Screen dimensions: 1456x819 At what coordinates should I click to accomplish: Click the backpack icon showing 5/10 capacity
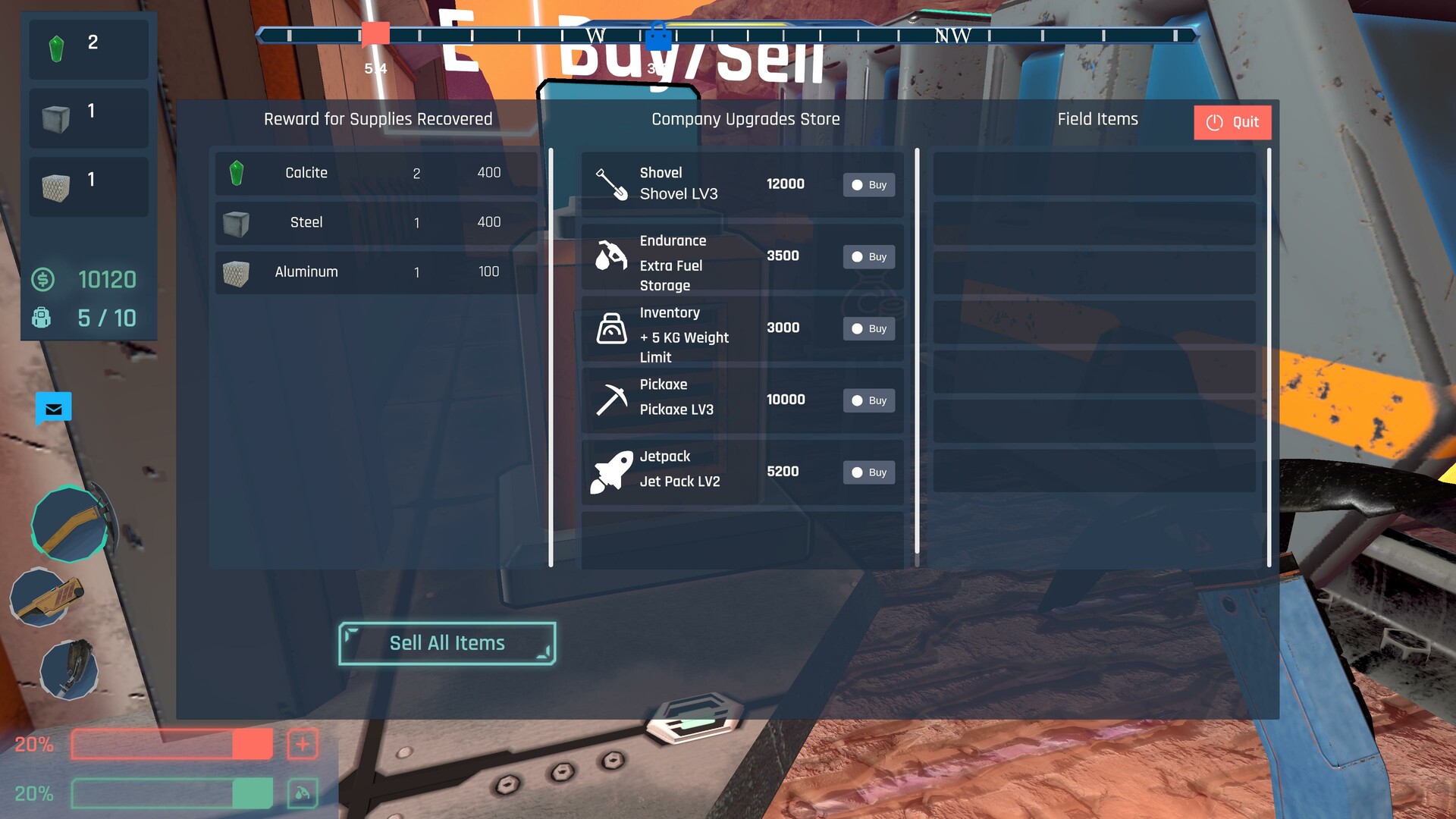click(x=42, y=318)
